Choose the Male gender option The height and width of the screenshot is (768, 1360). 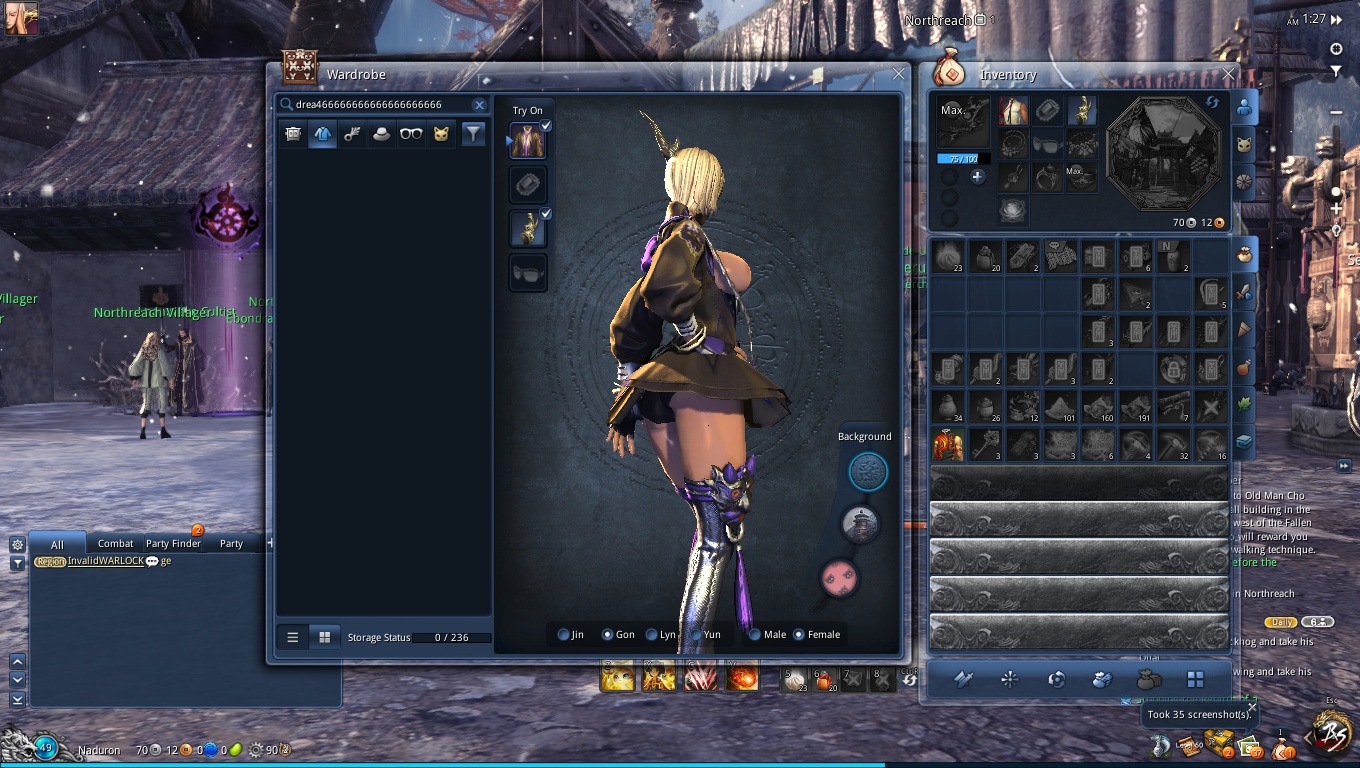(x=755, y=635)
